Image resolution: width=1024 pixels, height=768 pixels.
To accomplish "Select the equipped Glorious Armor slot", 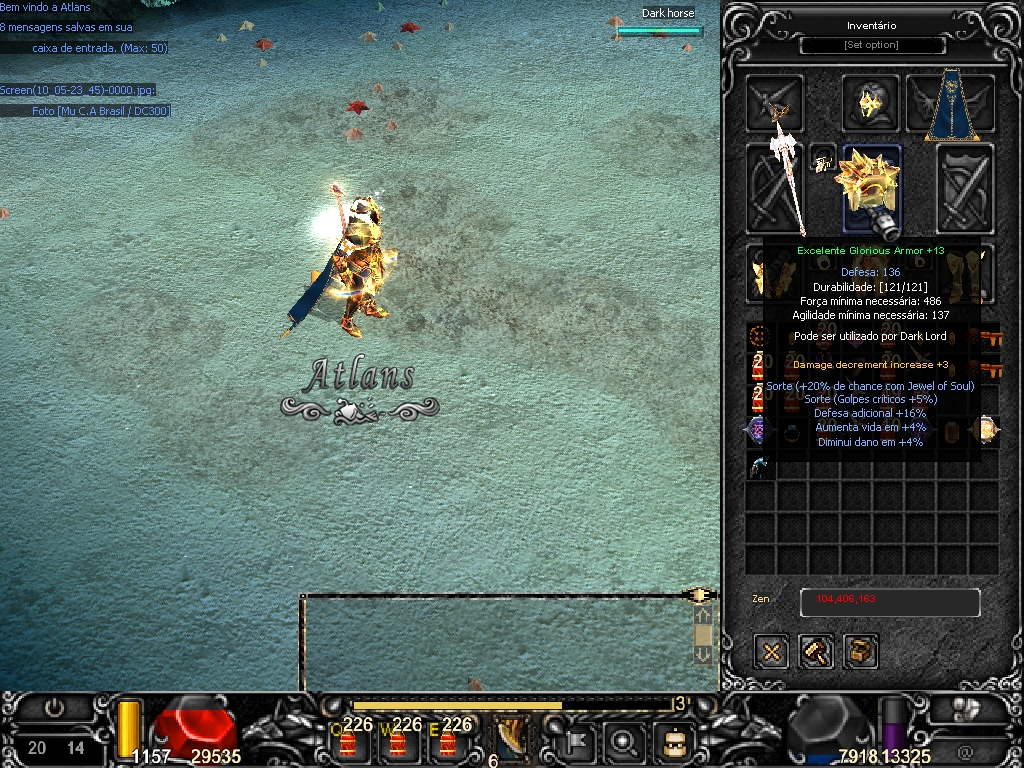I will [x=871, y=188].
